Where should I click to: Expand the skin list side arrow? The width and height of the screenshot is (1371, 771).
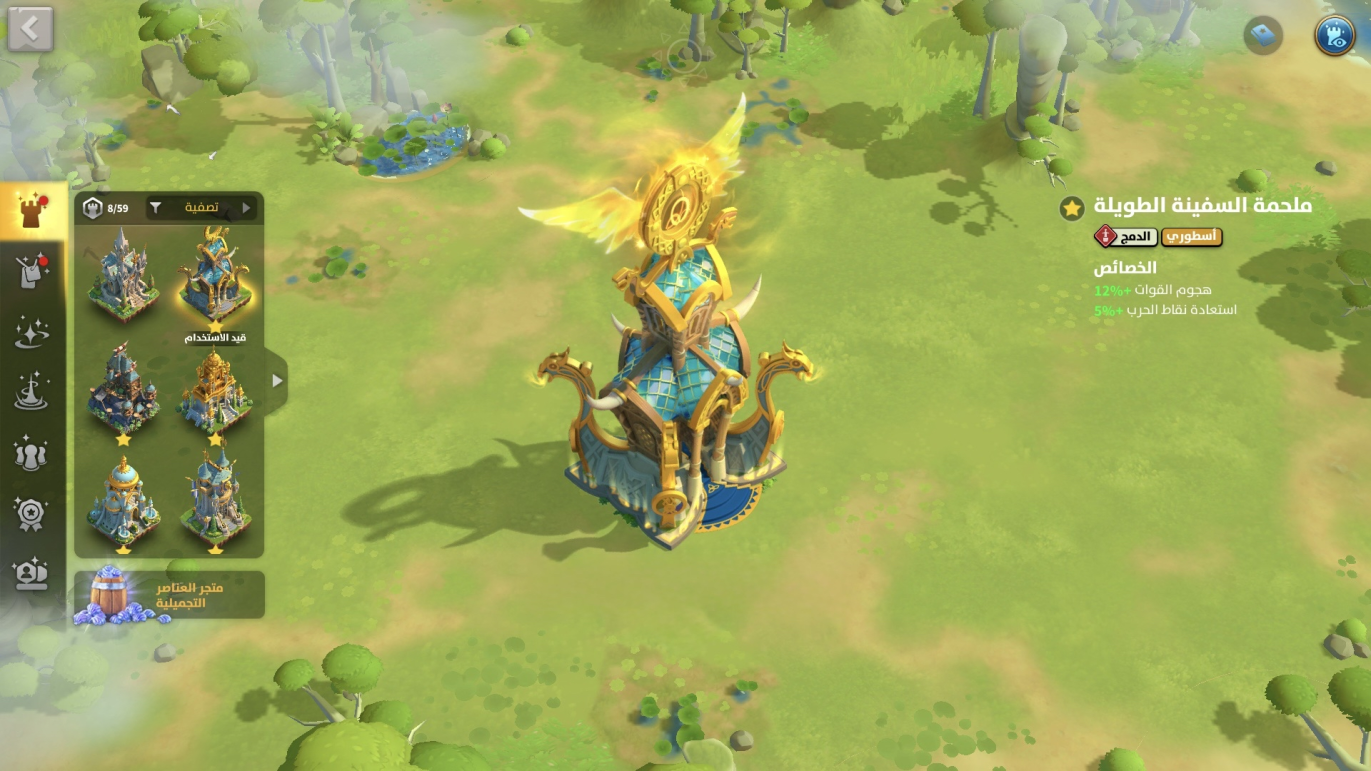[x=277, y=380]
